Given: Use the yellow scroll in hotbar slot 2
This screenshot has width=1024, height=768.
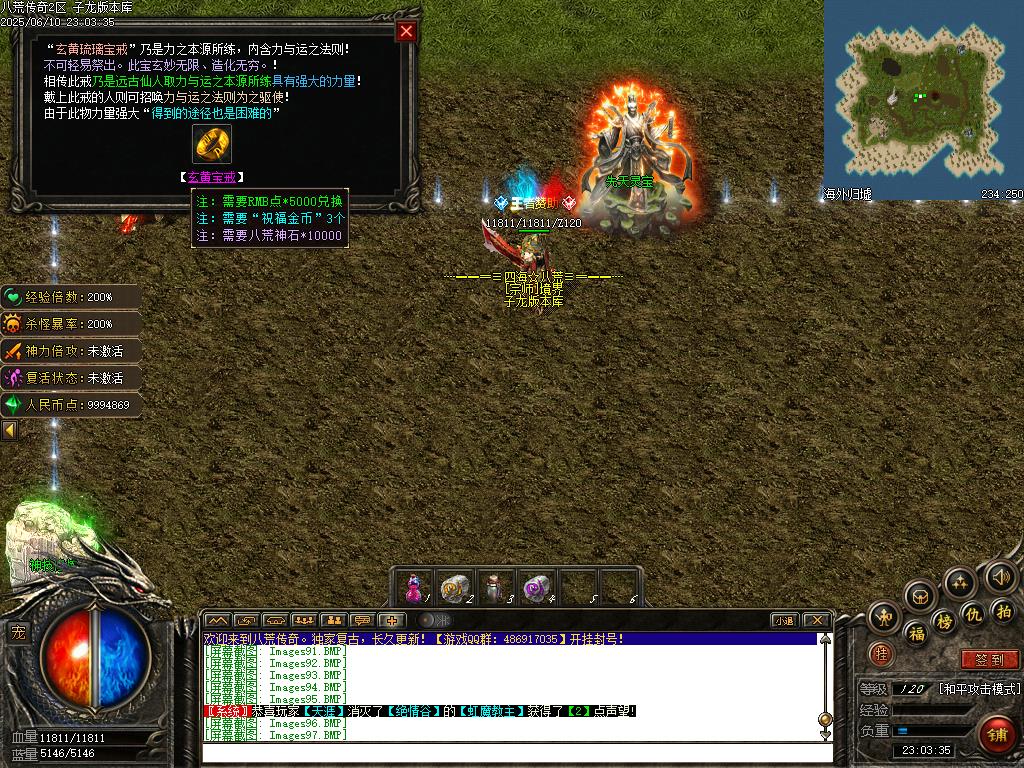Looking at the screenshot, I should 455,587.
